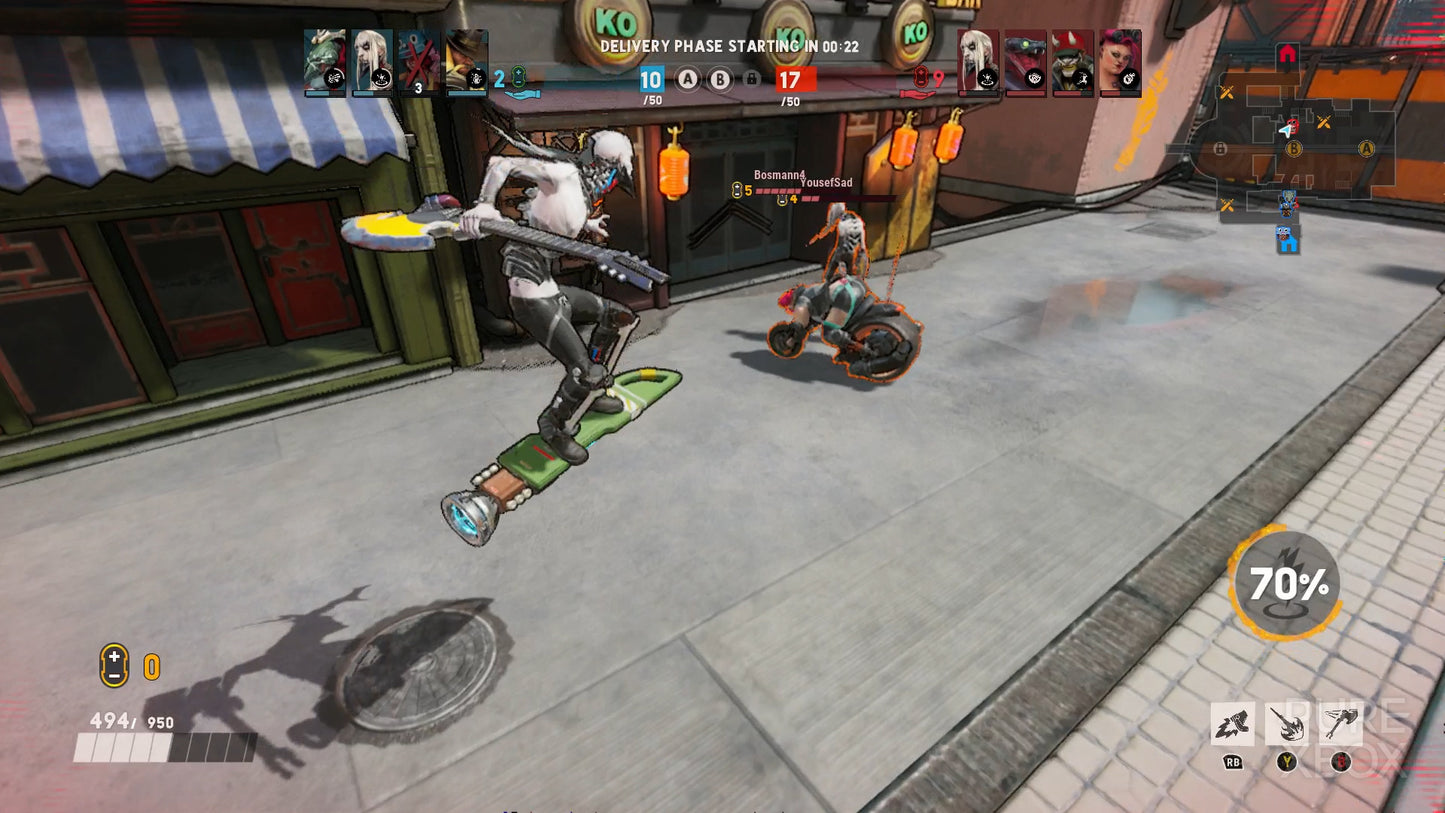Image resolution: width=1445 pixels, height=813 pixels.
Task: Select the crossed-out eliminated teammate portrait
Action: pyautogui.click(x=418, y=62)
